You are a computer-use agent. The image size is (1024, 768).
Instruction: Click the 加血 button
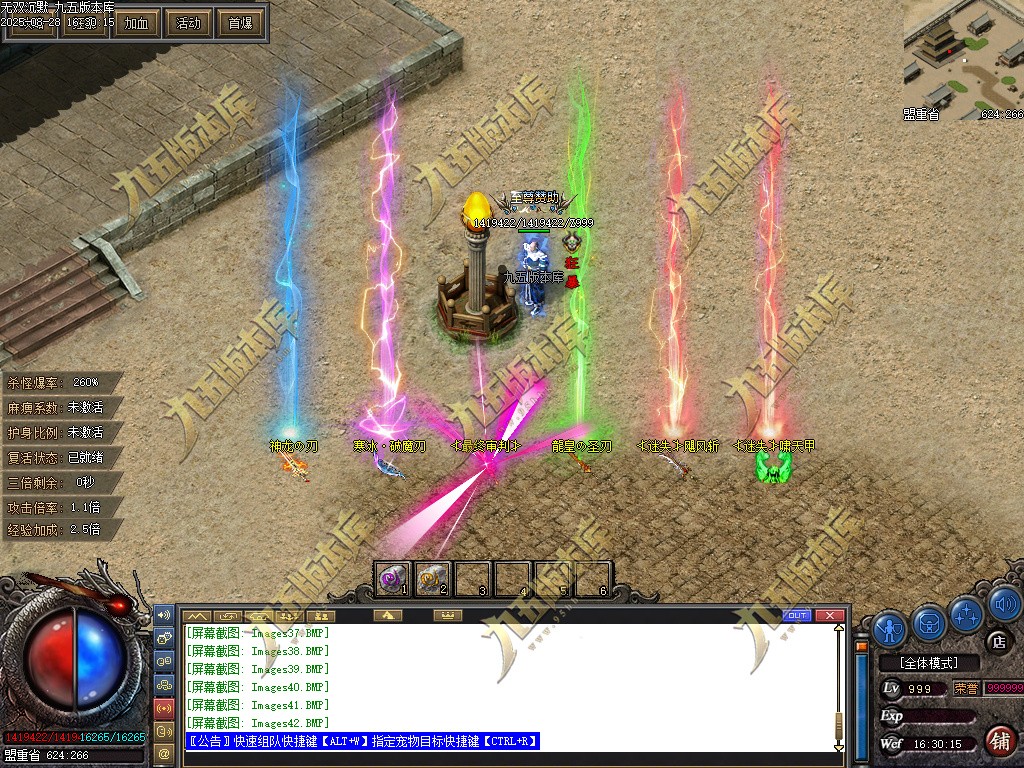[x=136, y=23]
